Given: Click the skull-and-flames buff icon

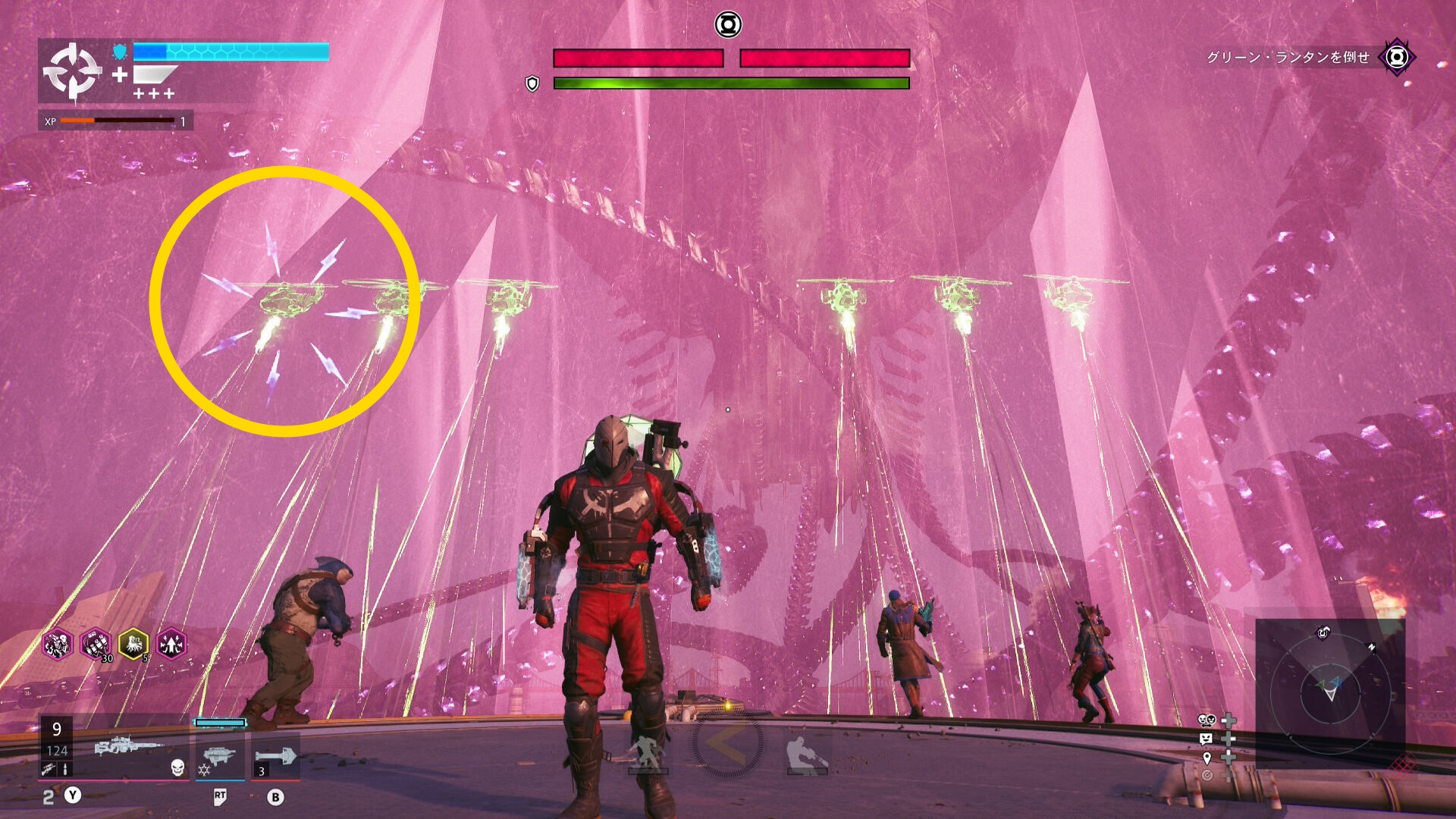Looking at the screenshot, I should pyautogui.click(x=58, y=645).
